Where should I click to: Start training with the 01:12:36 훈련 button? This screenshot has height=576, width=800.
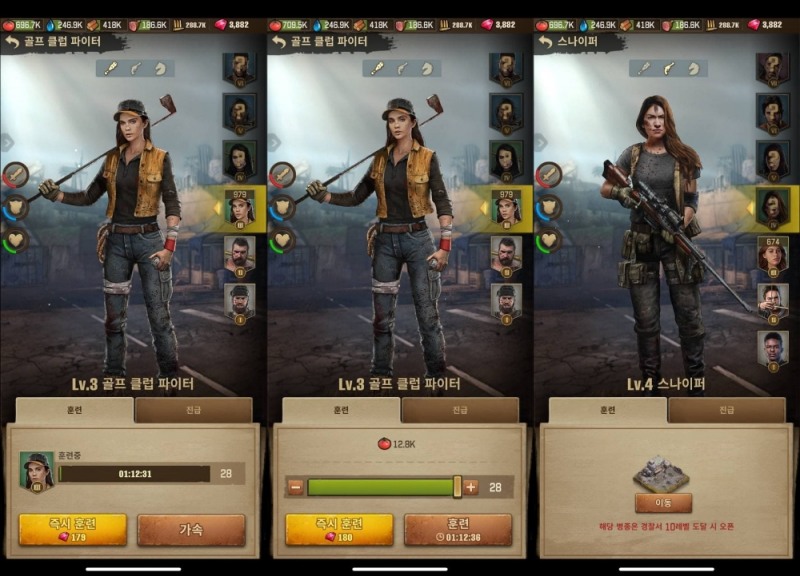click(x=457, y=529)
